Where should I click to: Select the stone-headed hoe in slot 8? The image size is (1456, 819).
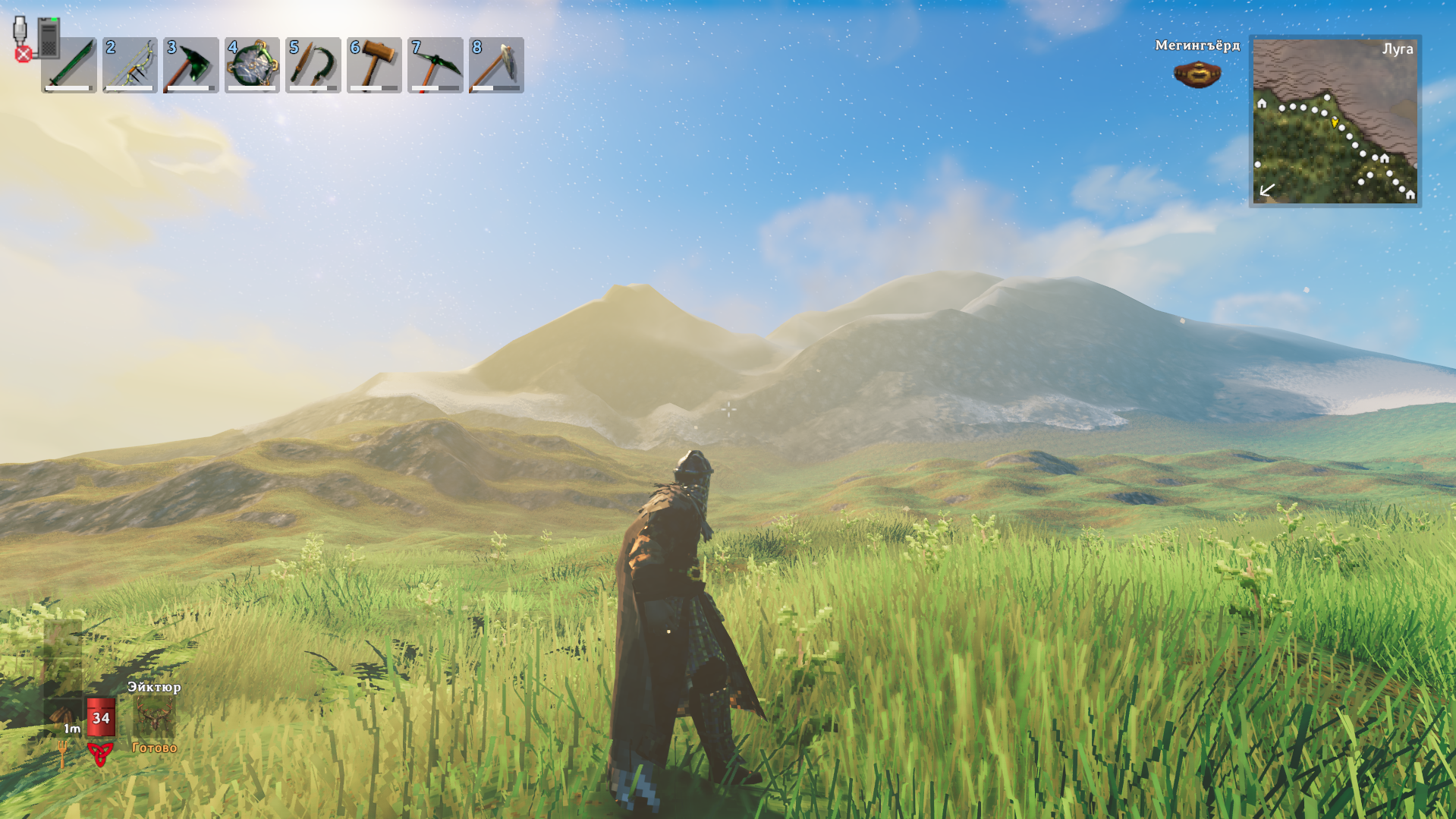496,65
